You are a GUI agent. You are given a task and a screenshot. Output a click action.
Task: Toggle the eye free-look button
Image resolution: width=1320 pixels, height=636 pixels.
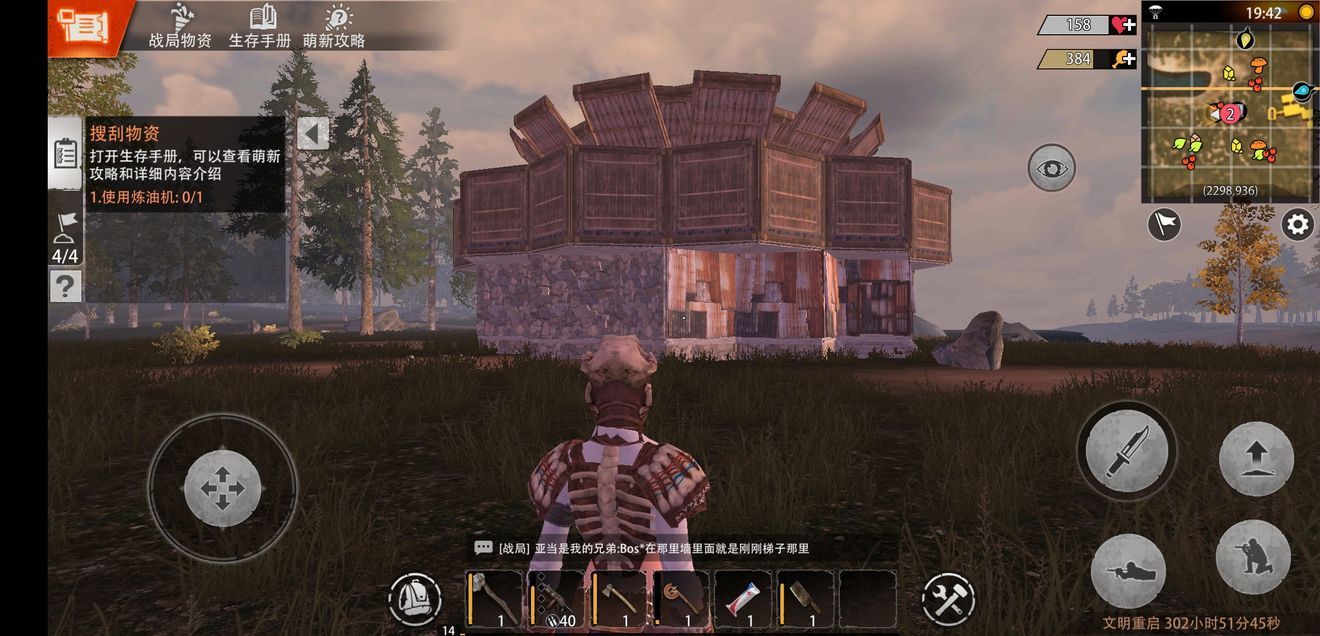[1051, 168]
